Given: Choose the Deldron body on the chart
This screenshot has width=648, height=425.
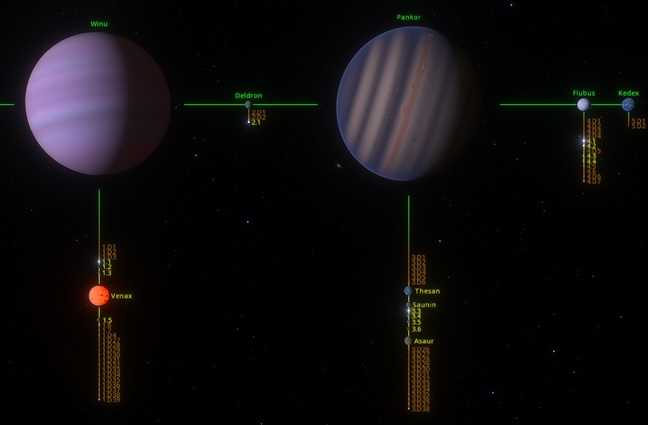Looking at the screenshot, I should [x=248, y=104].
